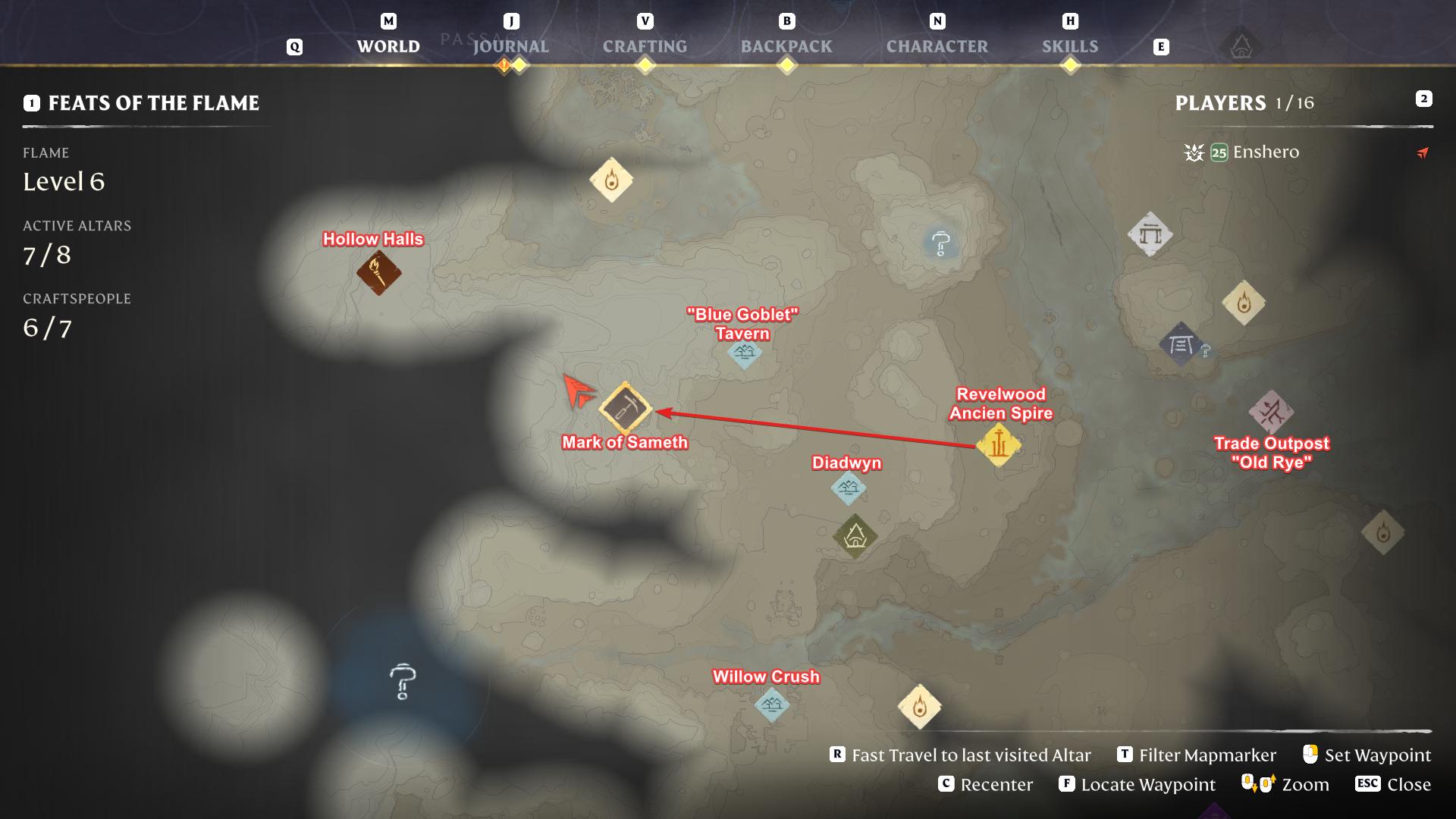Select the Flame Shrine icon near Willow Crush
Viewport: 1456px width, 819px height.
[x=920, y=705]
